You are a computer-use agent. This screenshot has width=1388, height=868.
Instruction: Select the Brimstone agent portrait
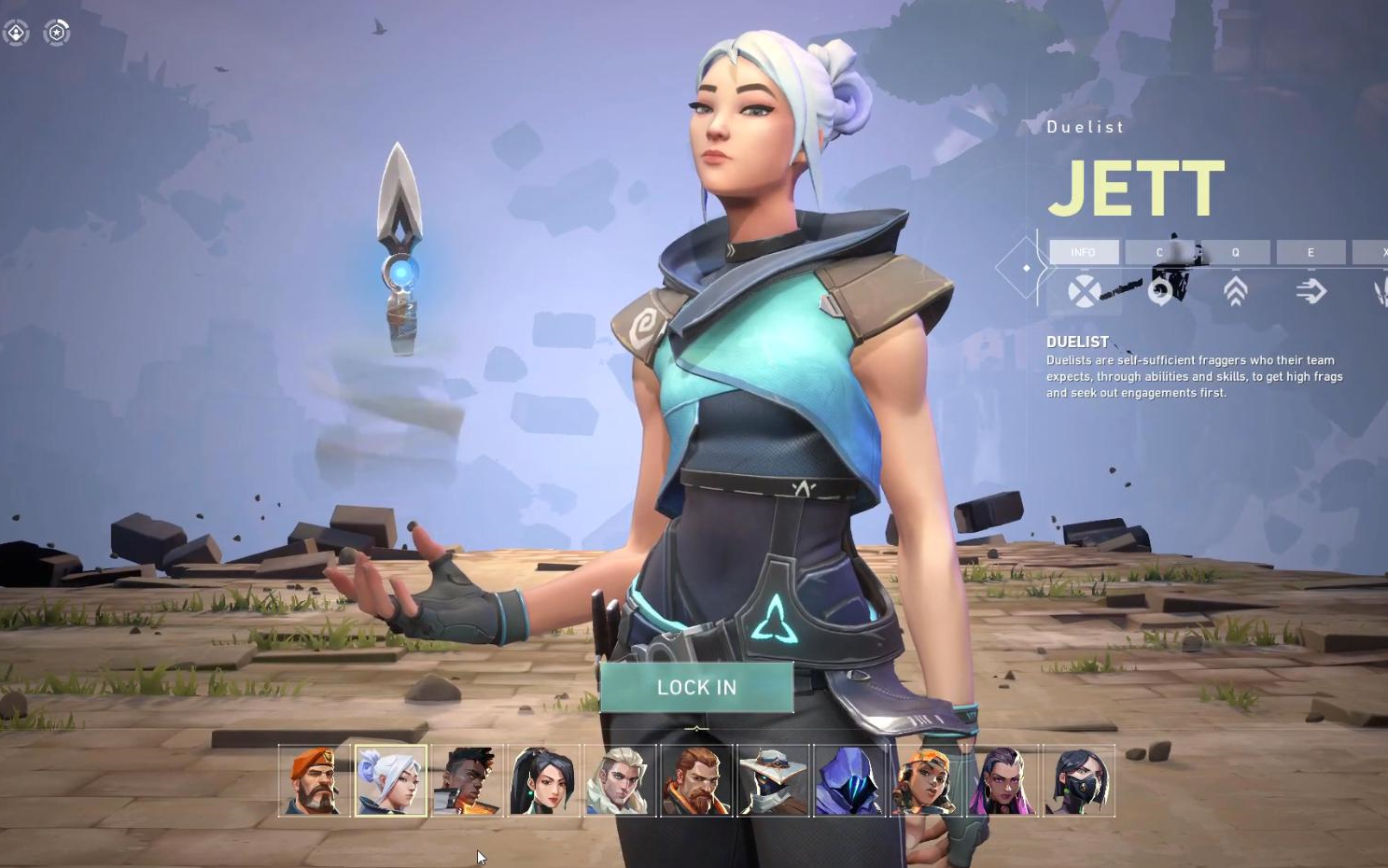coord(315,780)
